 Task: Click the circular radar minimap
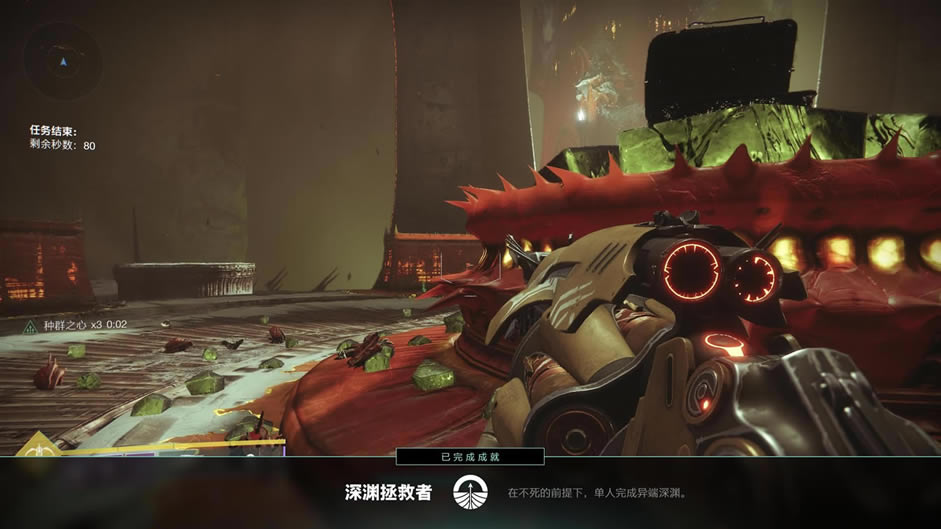pyautogui.click(x=62, y=61)
